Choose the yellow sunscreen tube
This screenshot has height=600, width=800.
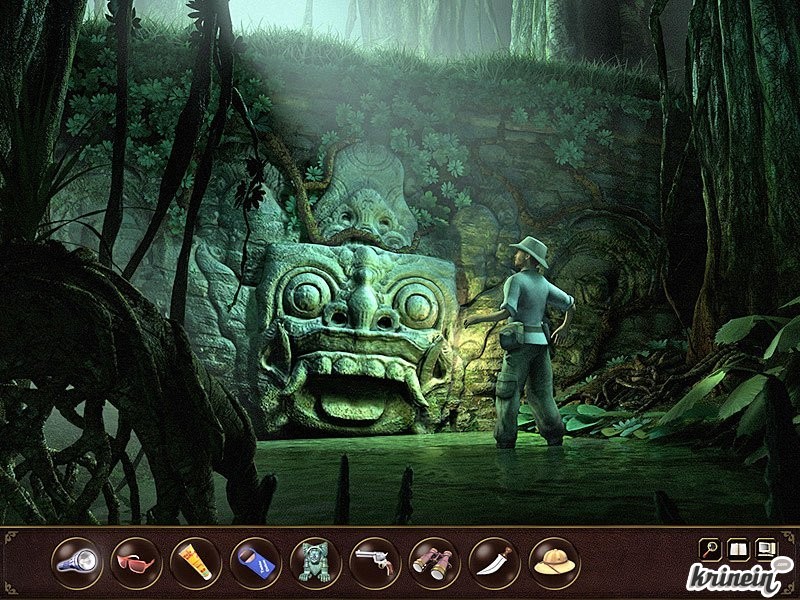[196, 561]
